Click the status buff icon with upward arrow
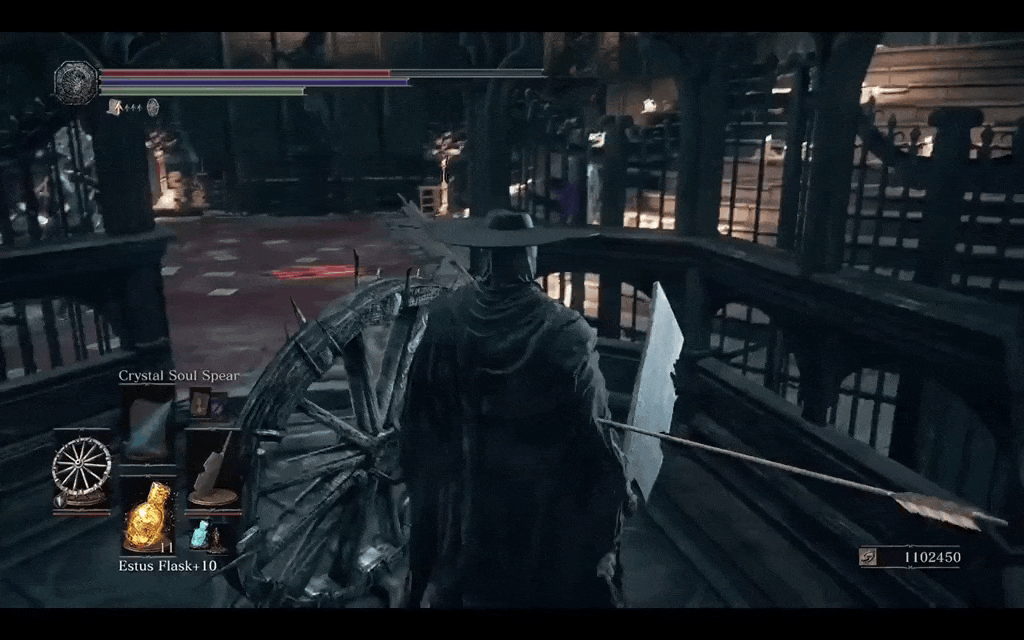 click(x=116, y=107)
